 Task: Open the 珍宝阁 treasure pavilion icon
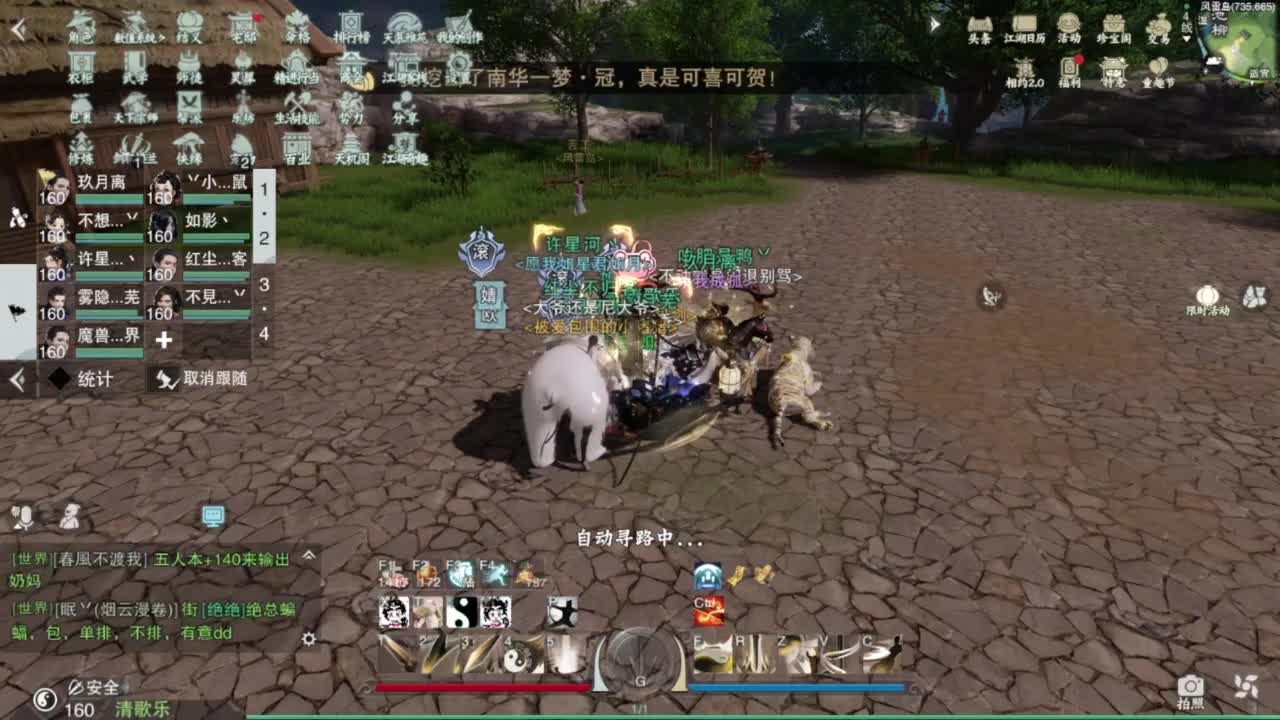pos(1114,25)
